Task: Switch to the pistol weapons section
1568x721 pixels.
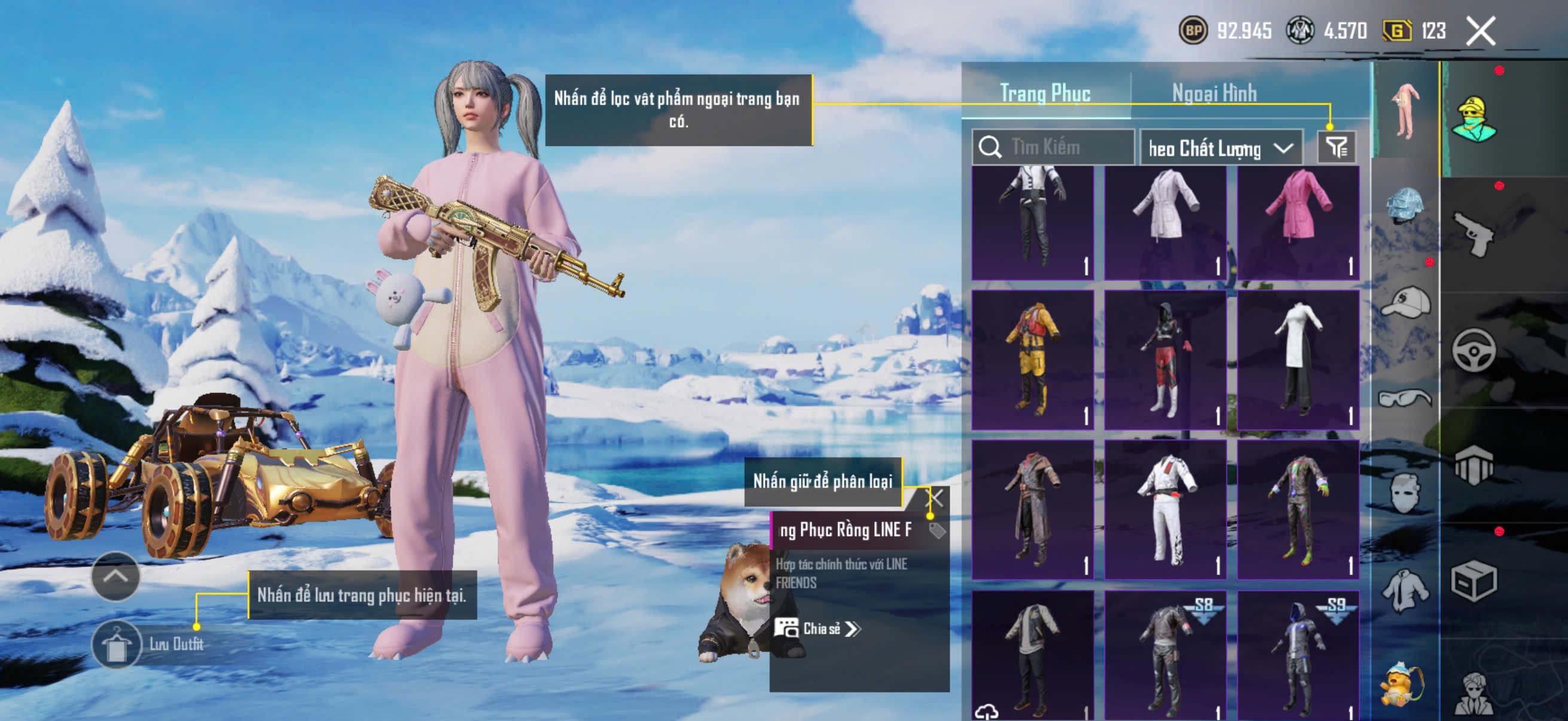Action: coord(1473,234)
